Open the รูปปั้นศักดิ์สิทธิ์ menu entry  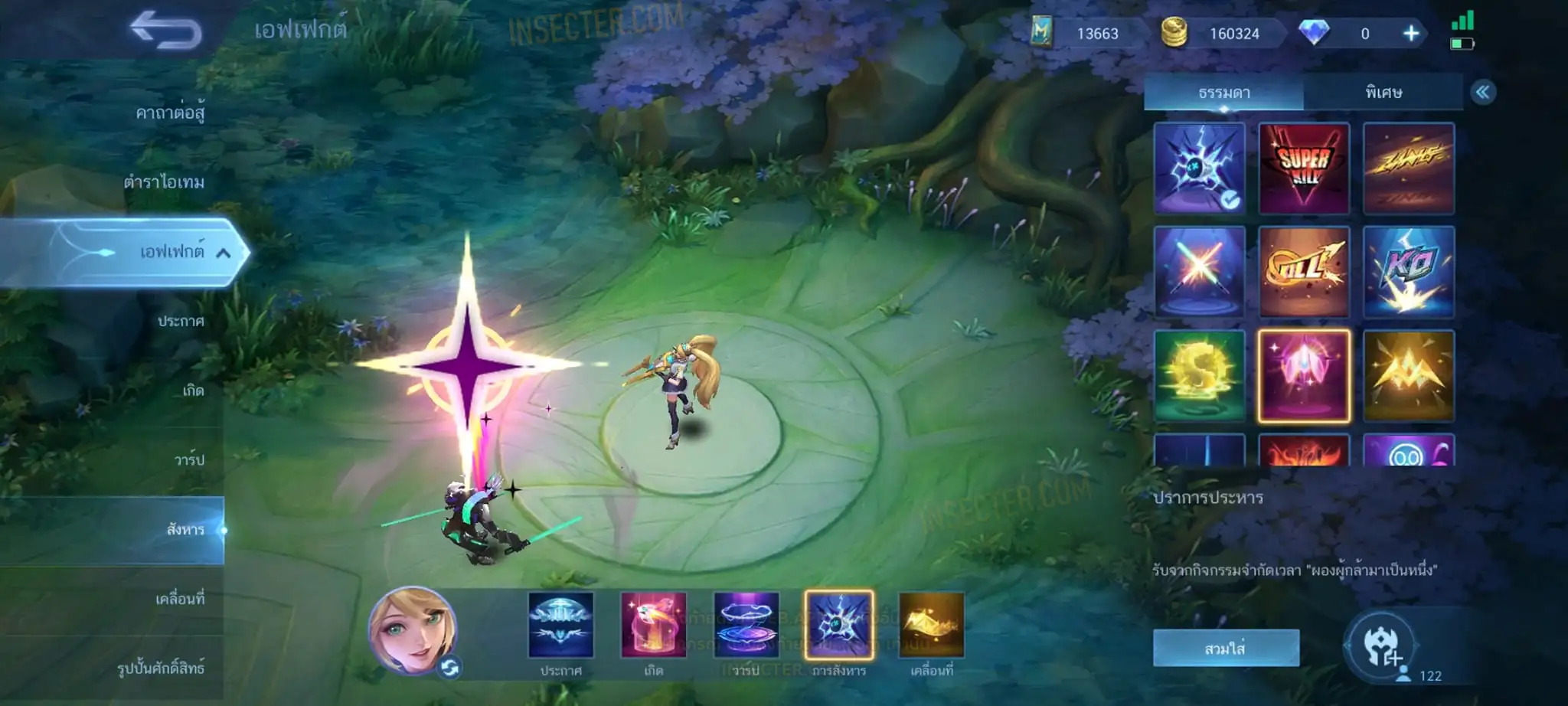coord(161,668)
